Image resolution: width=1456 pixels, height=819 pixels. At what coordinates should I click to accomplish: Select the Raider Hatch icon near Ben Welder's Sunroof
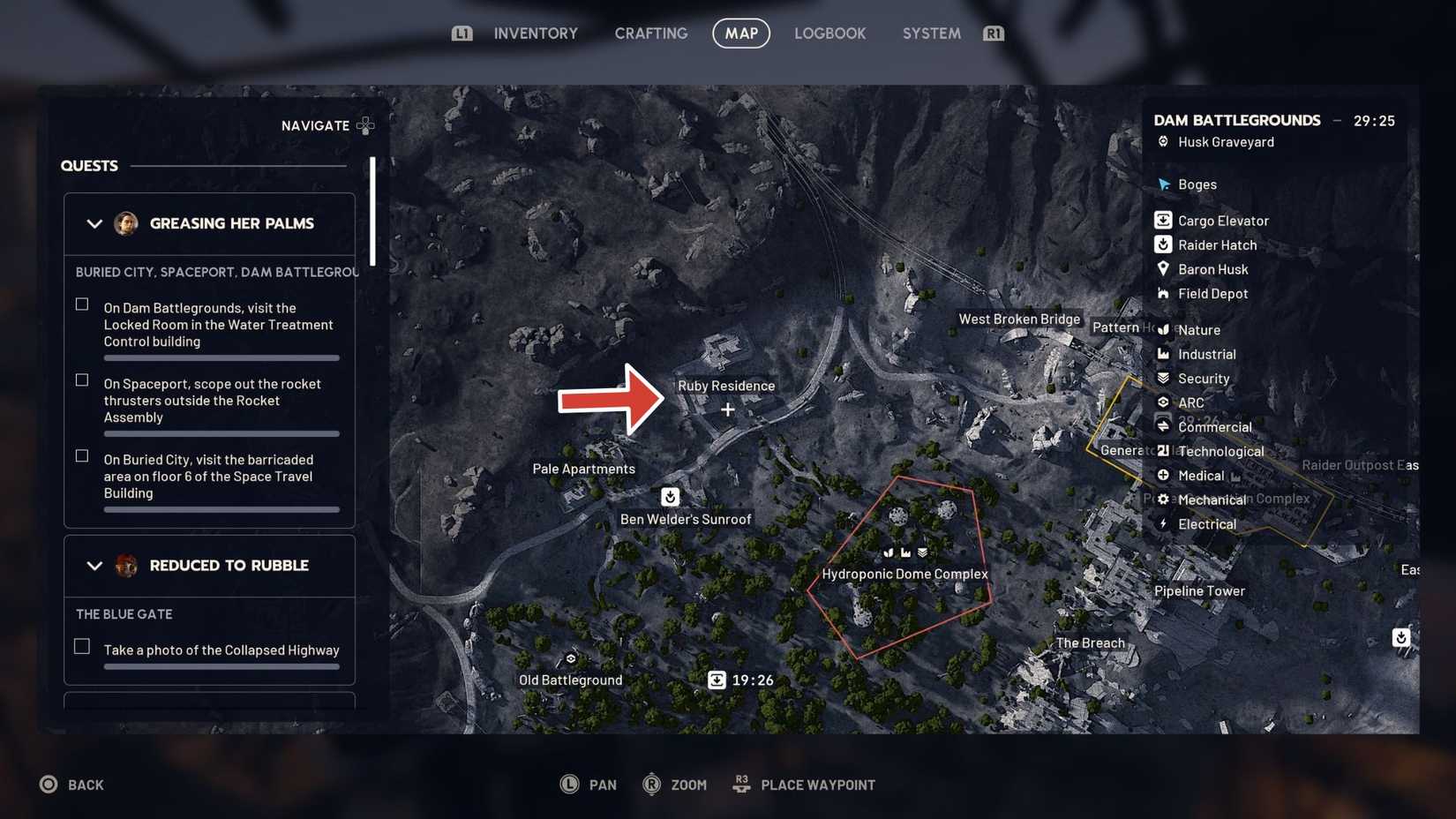pyautogui.click(x=670, y=497)
